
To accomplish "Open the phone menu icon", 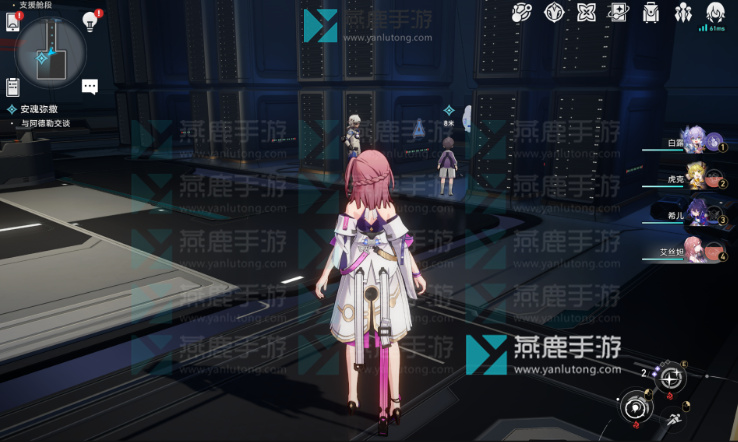I will click(x=14, y=22).
